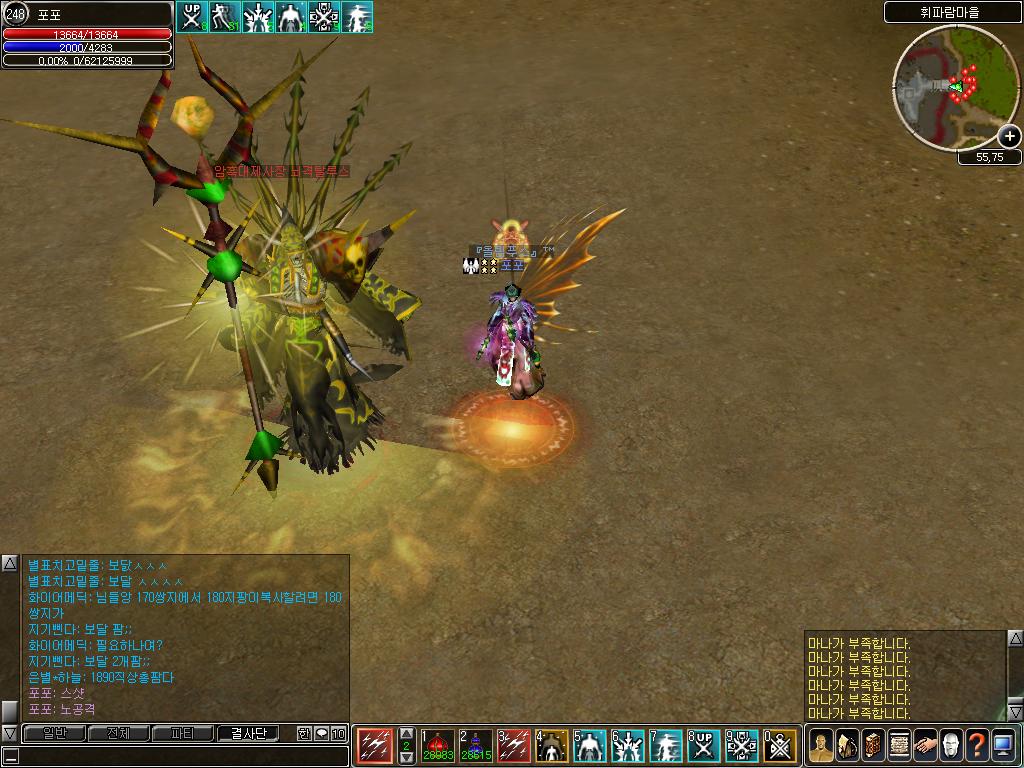Click the hotbar page up arrow
Screen dimensions: 1024x768
point(406,733)
